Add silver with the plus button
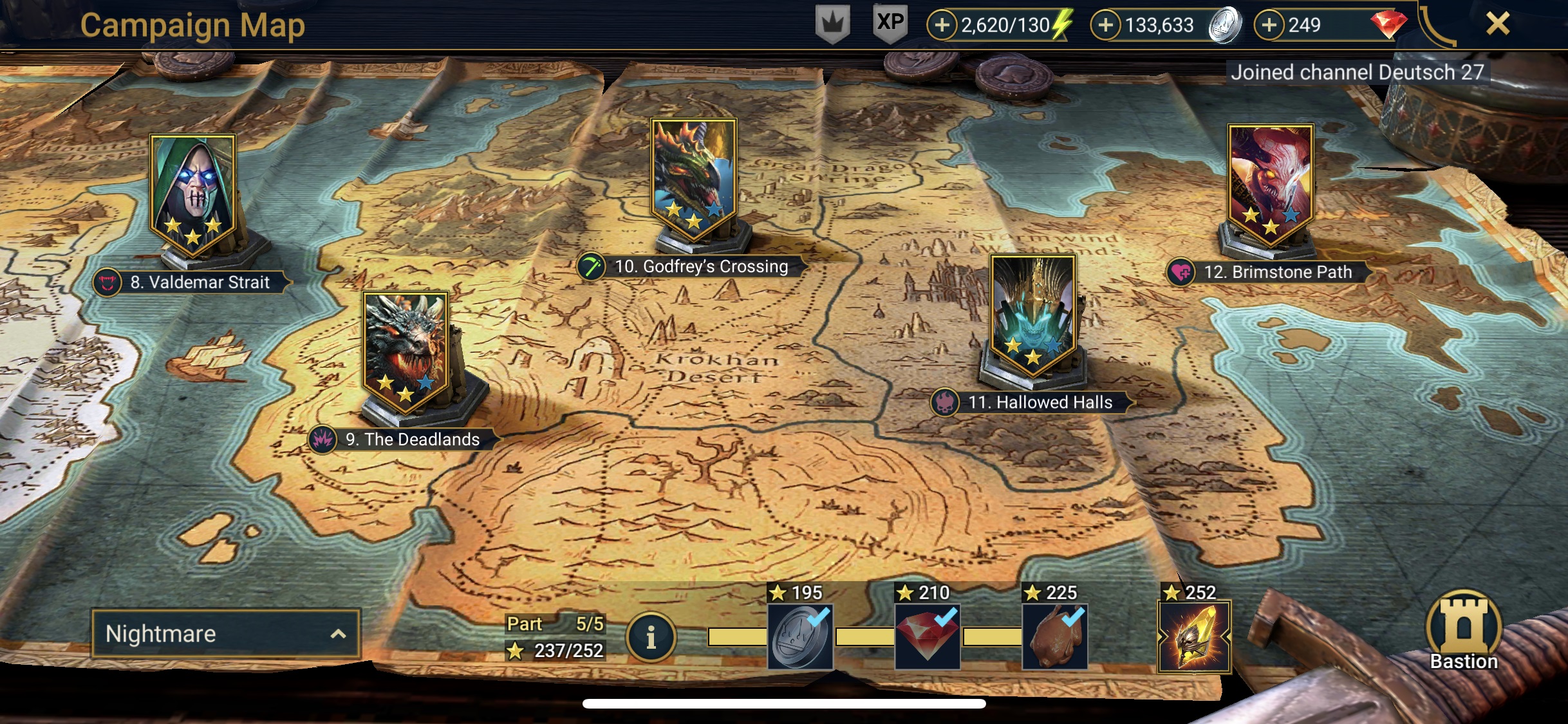This screenshot has height=724, width=1568. (x=1105, y=25)
